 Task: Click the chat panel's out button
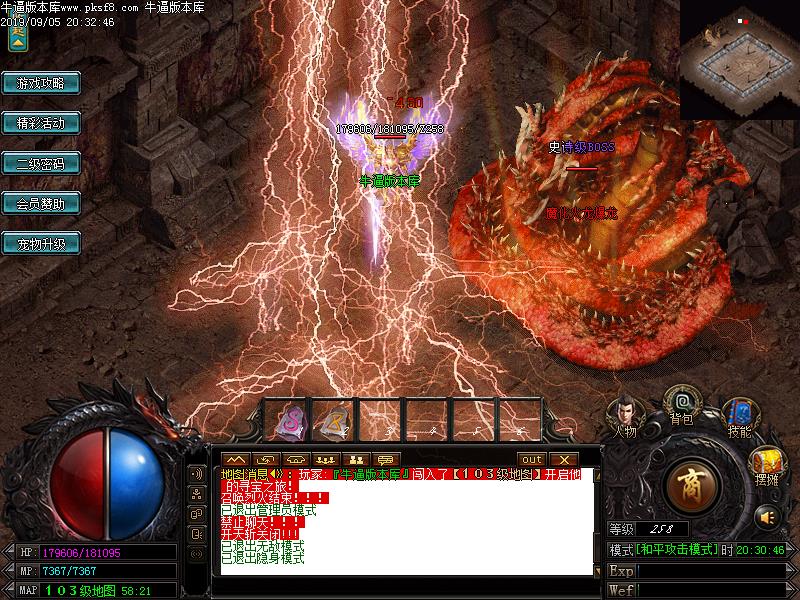tap(531, 460)
